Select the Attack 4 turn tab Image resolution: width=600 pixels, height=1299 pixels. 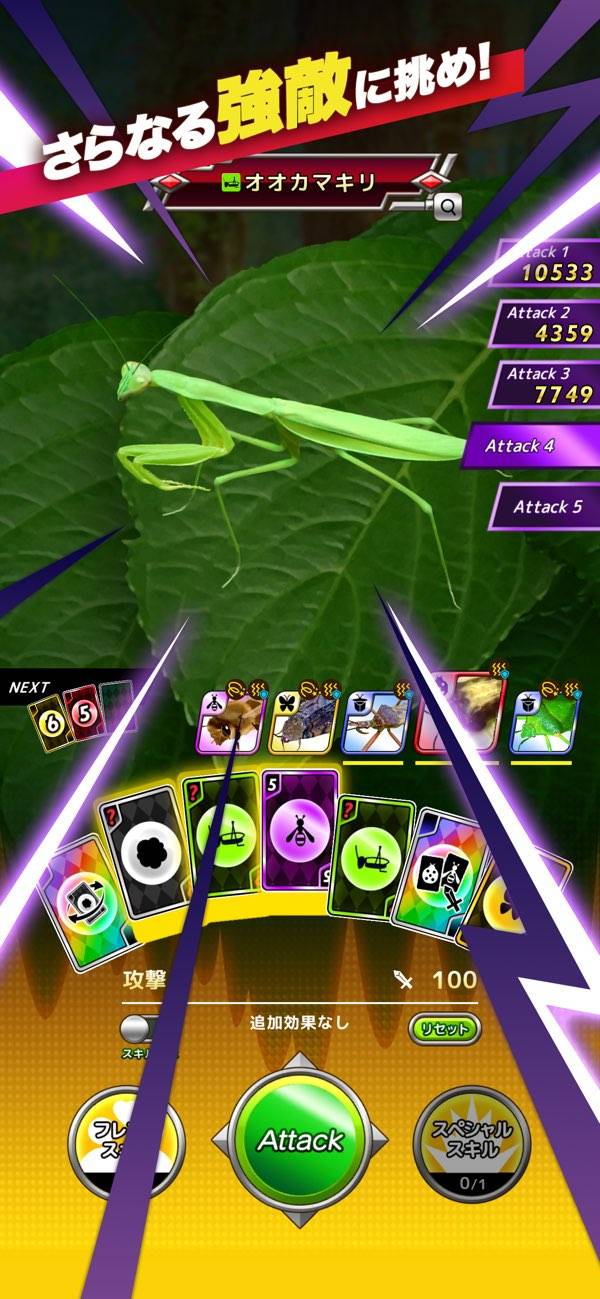(x=532, y=446)
